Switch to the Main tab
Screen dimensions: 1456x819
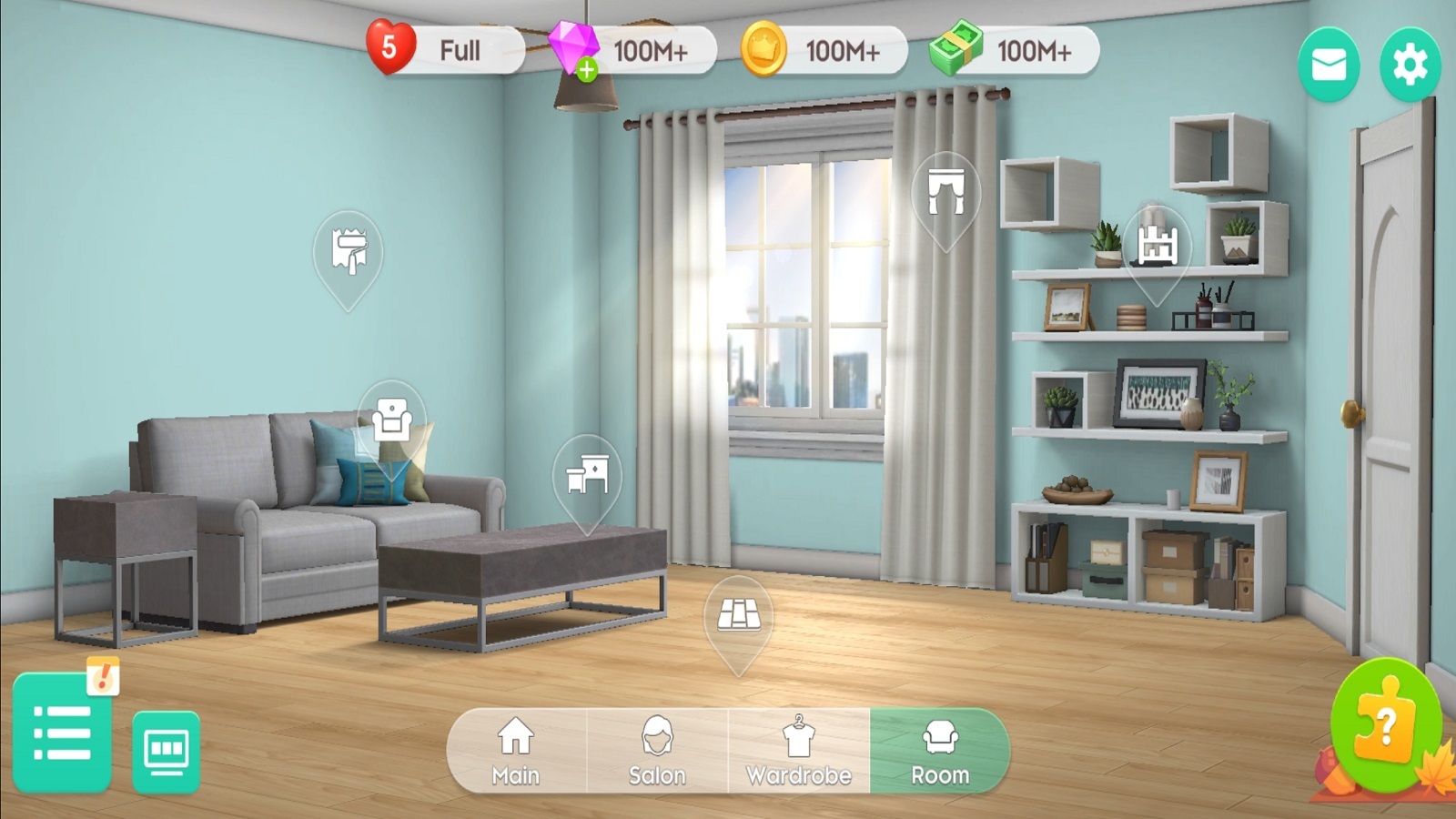tap(516, 751)
